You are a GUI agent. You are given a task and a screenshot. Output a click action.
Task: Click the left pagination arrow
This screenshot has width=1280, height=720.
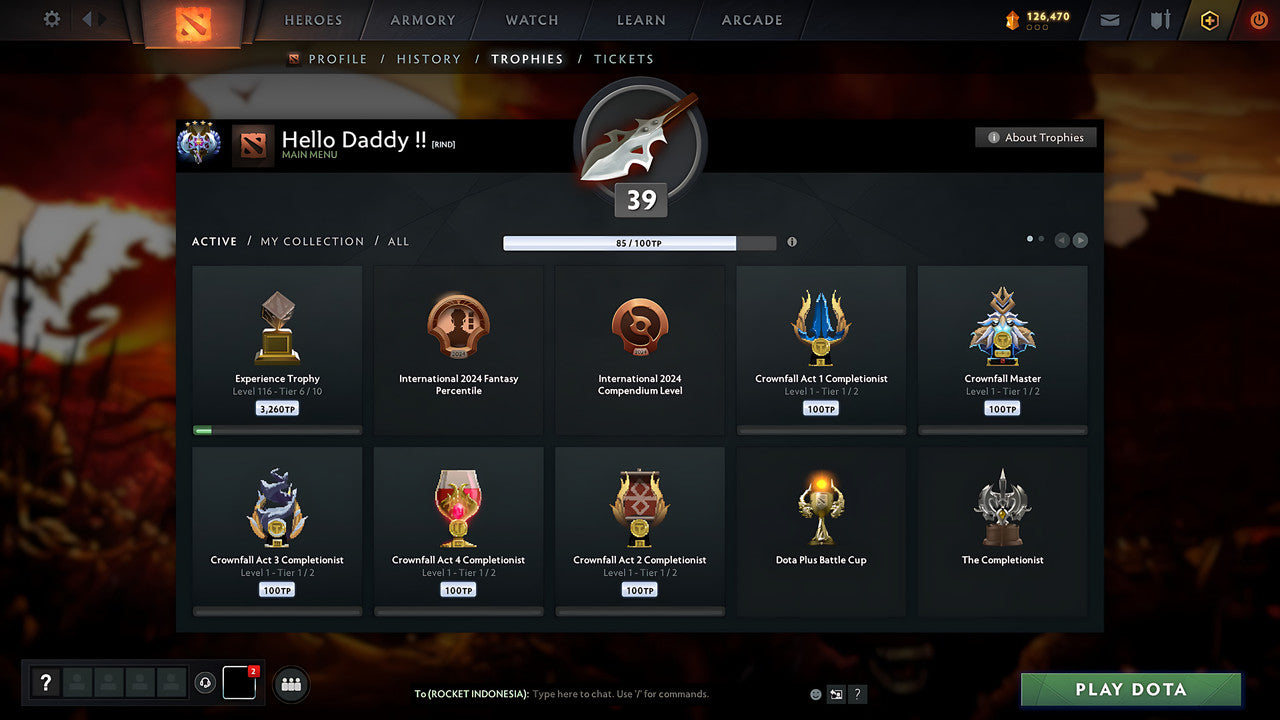(1062, 240)
